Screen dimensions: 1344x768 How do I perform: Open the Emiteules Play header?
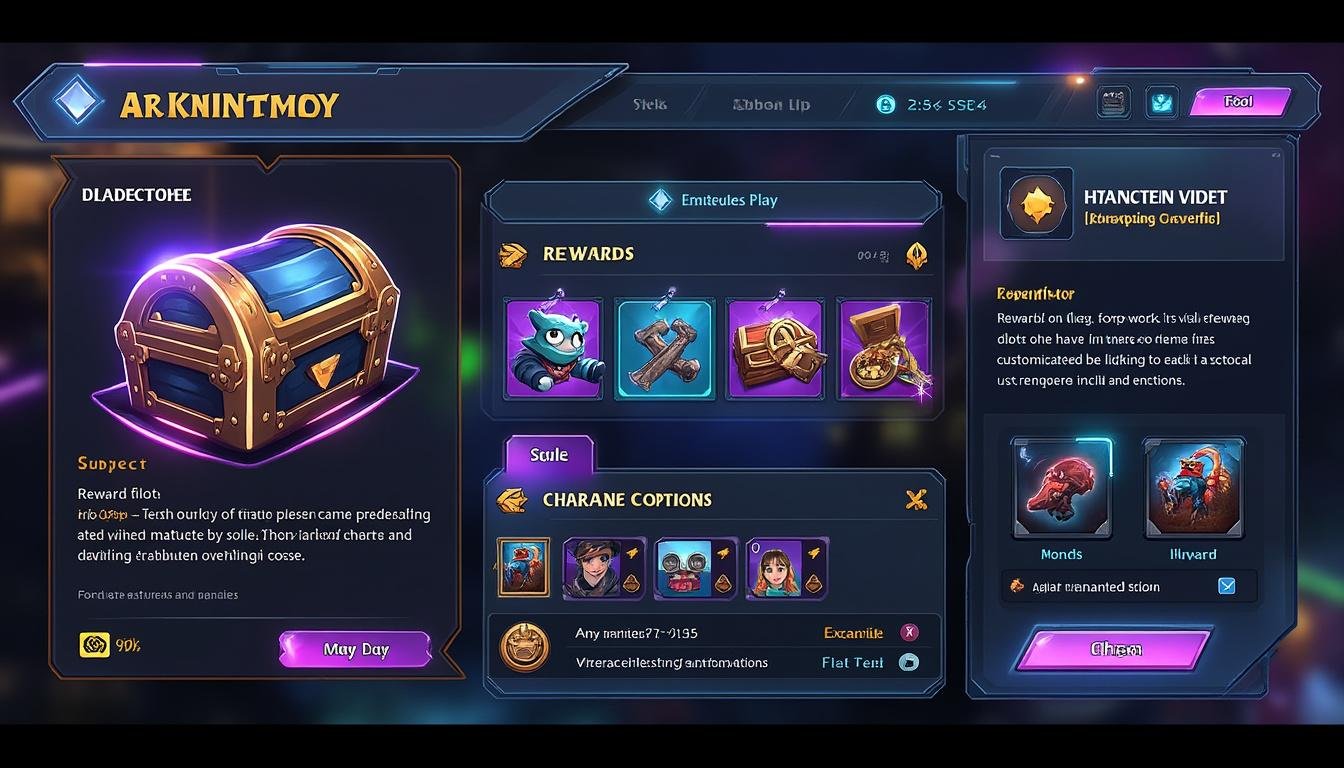(x=713, y=200)
